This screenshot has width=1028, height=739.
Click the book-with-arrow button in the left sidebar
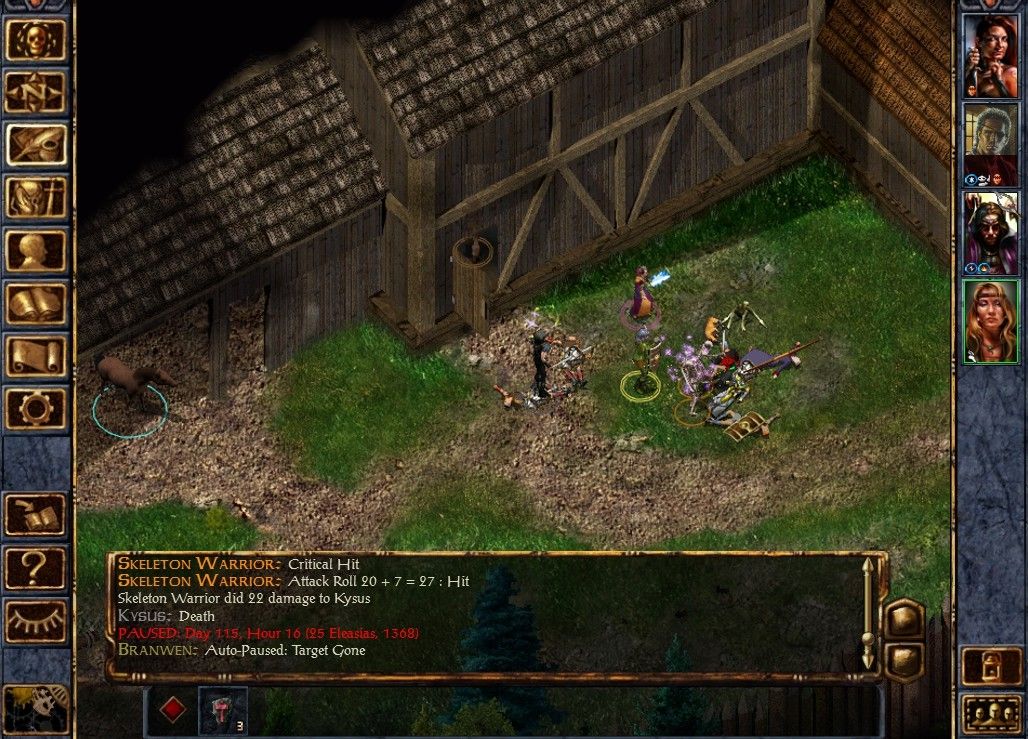[36, 514]
